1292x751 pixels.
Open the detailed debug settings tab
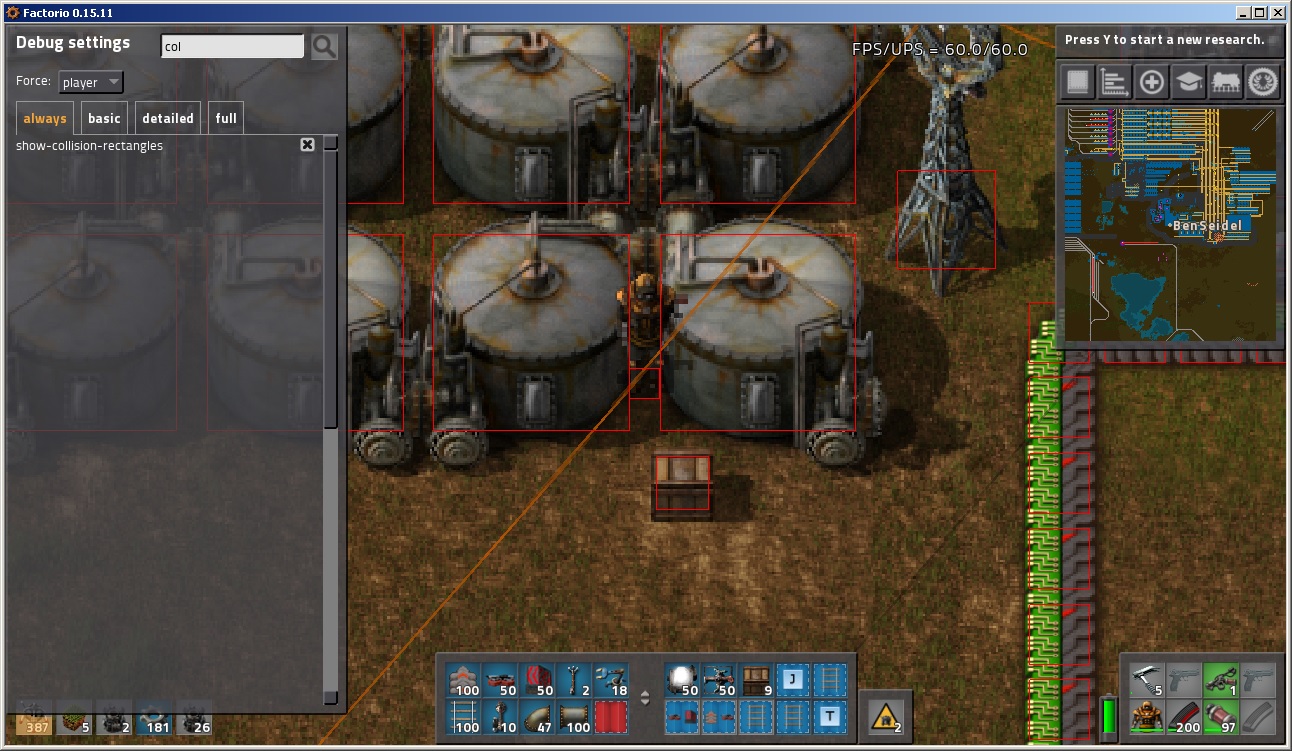[x=168, y=118]
